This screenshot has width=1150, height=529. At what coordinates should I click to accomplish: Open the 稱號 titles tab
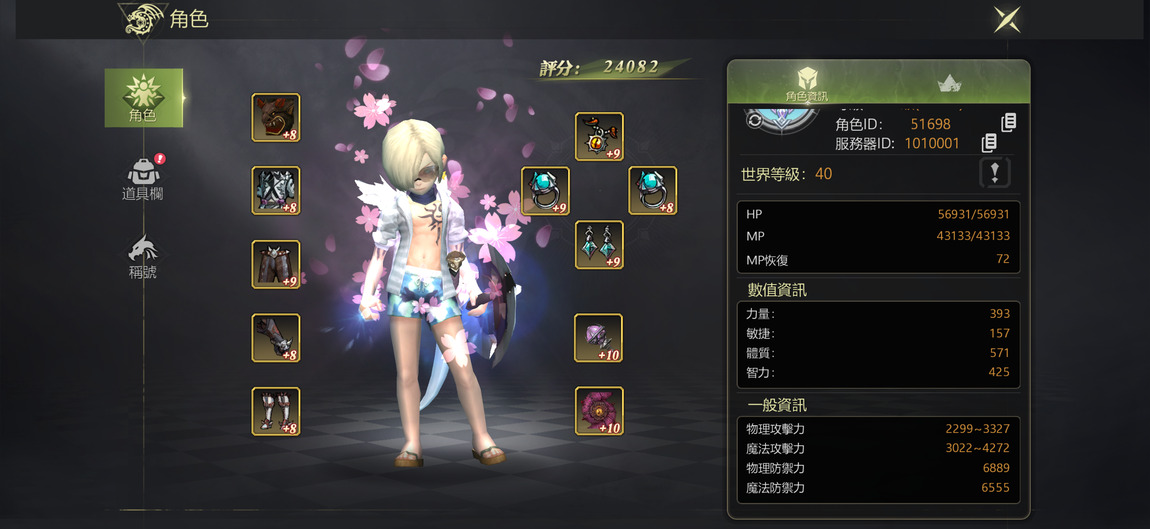[x=143, y=257]
